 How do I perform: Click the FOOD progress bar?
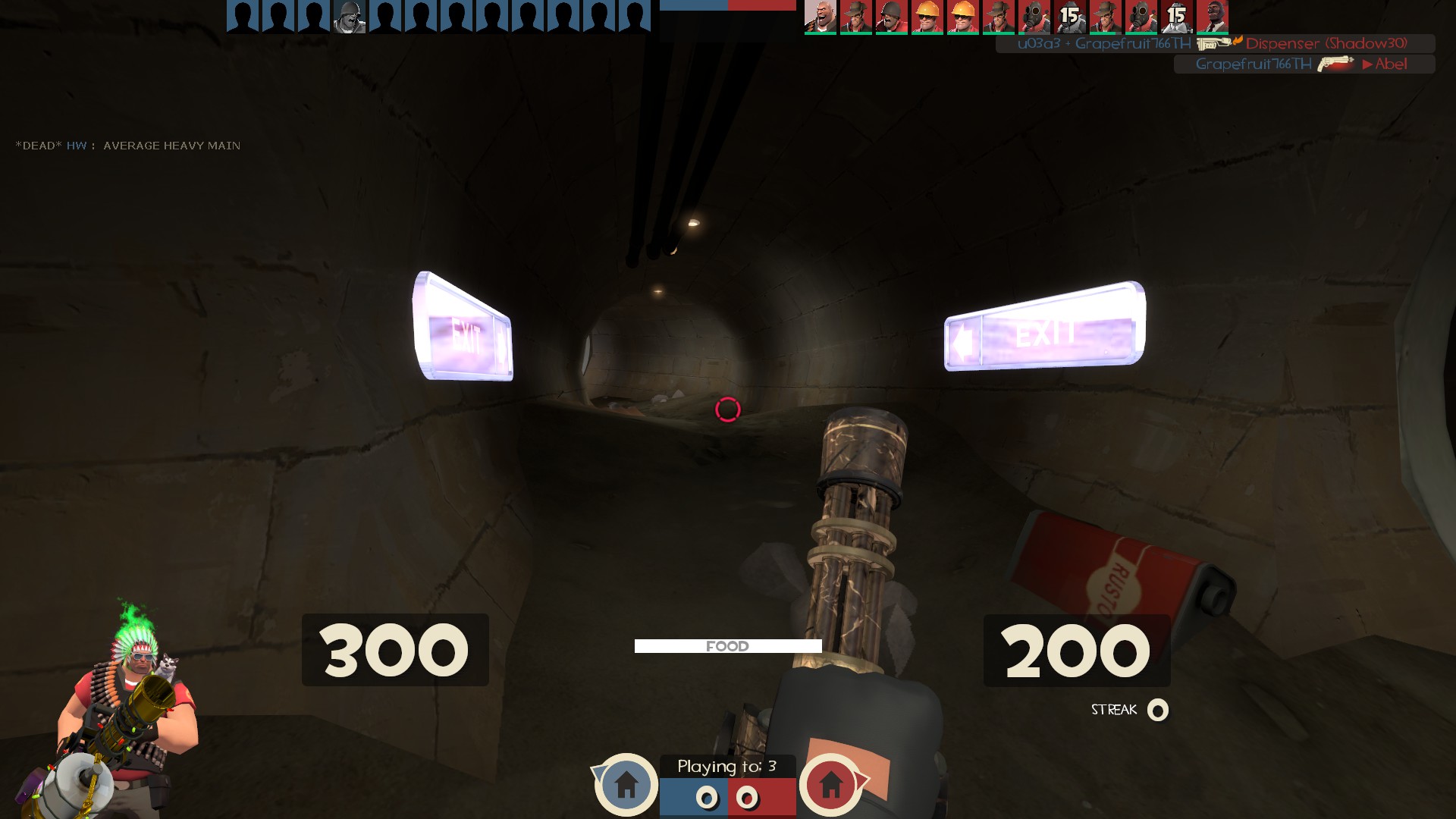728,645
